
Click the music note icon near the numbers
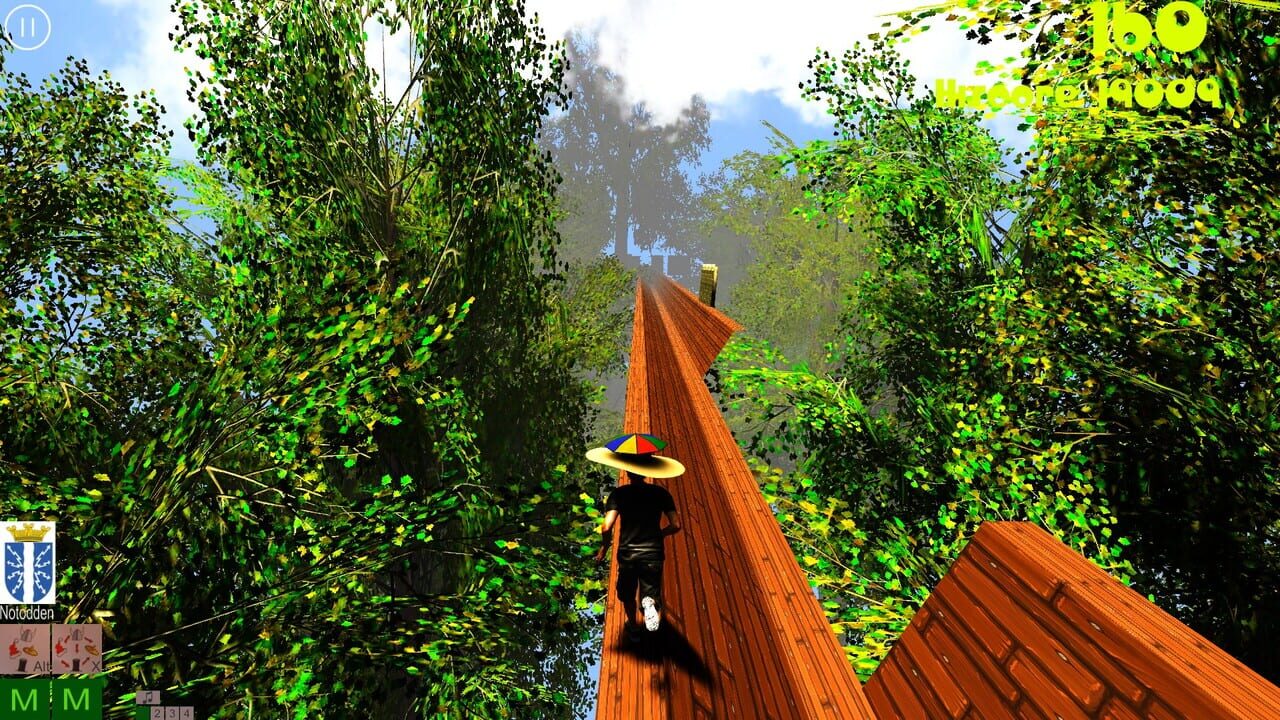pyautogui.click(x=148, y=698)
